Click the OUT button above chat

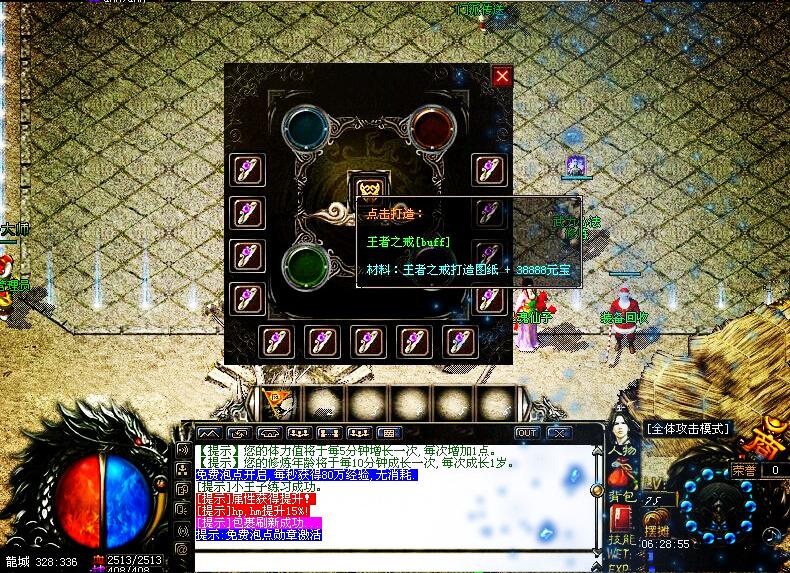[x=526, y=433]
